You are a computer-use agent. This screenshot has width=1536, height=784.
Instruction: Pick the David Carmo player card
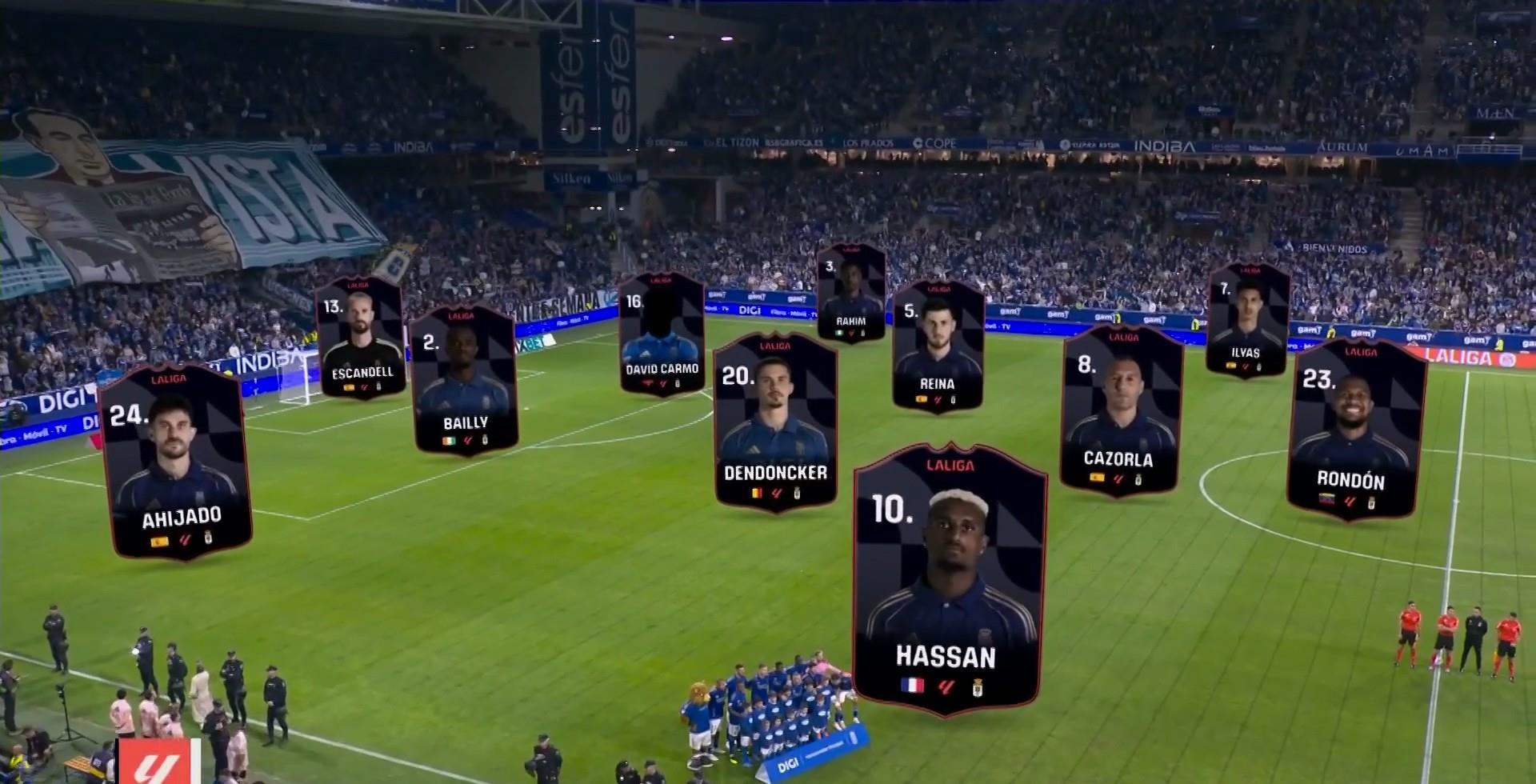[x=662, y=334]
